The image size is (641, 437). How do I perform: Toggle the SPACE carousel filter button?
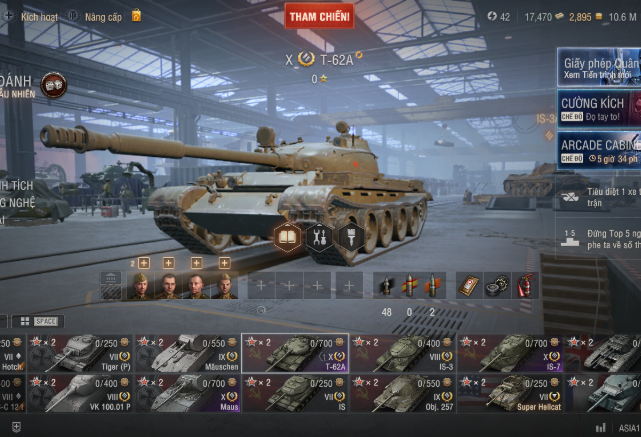[x=47, y=321]
